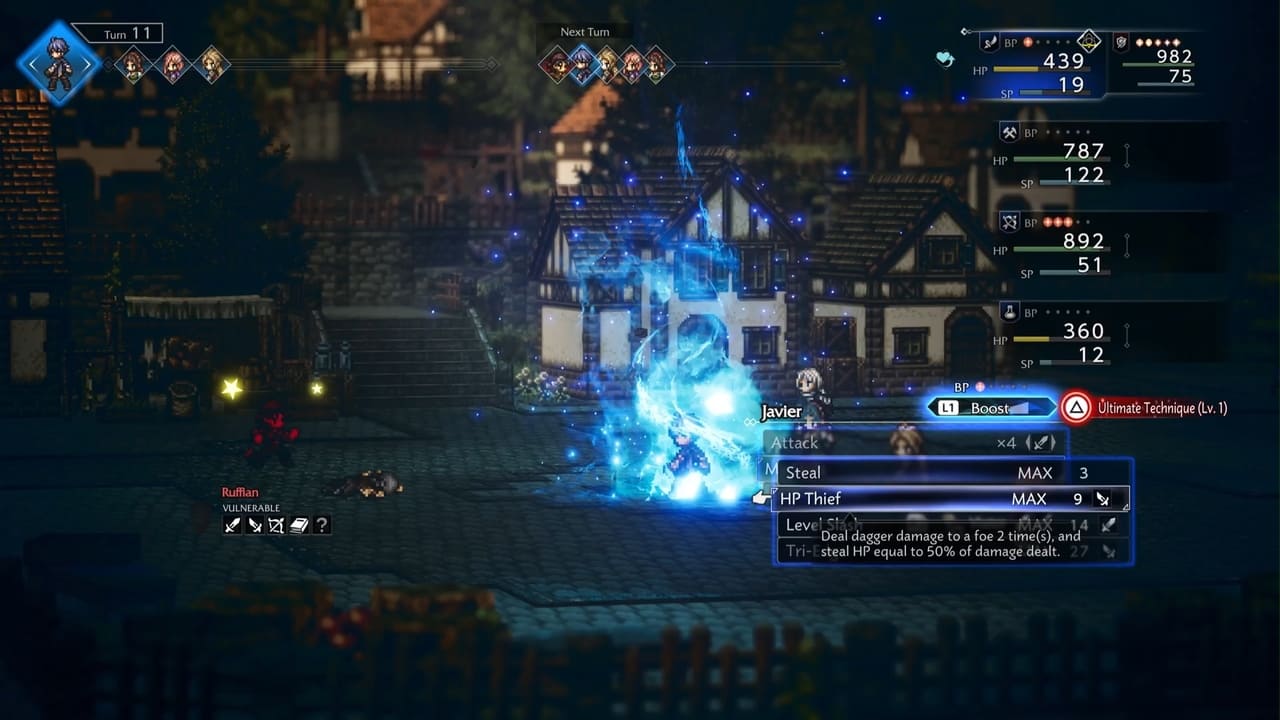The height and width of the screenshot is (720, 1280).
Task: Click the highlighted blue portrait under Next Turn
Action: coord(581,65)
